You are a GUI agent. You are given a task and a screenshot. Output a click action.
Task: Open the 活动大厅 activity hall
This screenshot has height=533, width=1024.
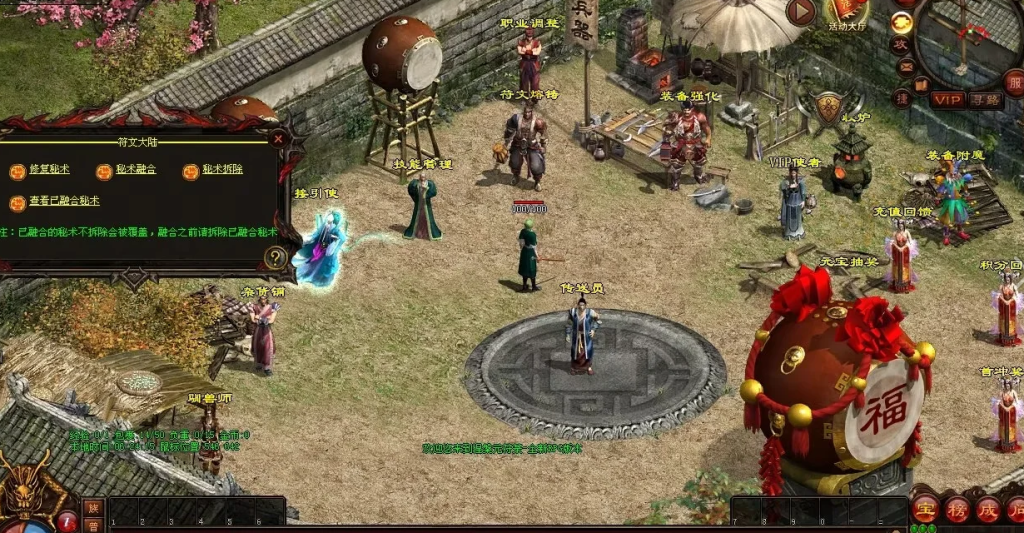click(847, 12)
